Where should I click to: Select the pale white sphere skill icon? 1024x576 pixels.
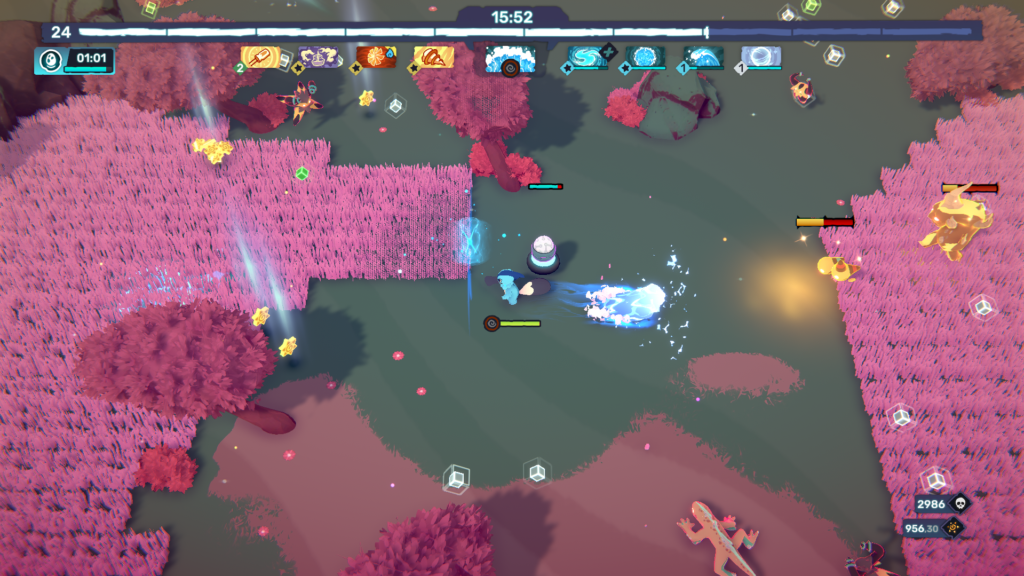coord(761,57)
